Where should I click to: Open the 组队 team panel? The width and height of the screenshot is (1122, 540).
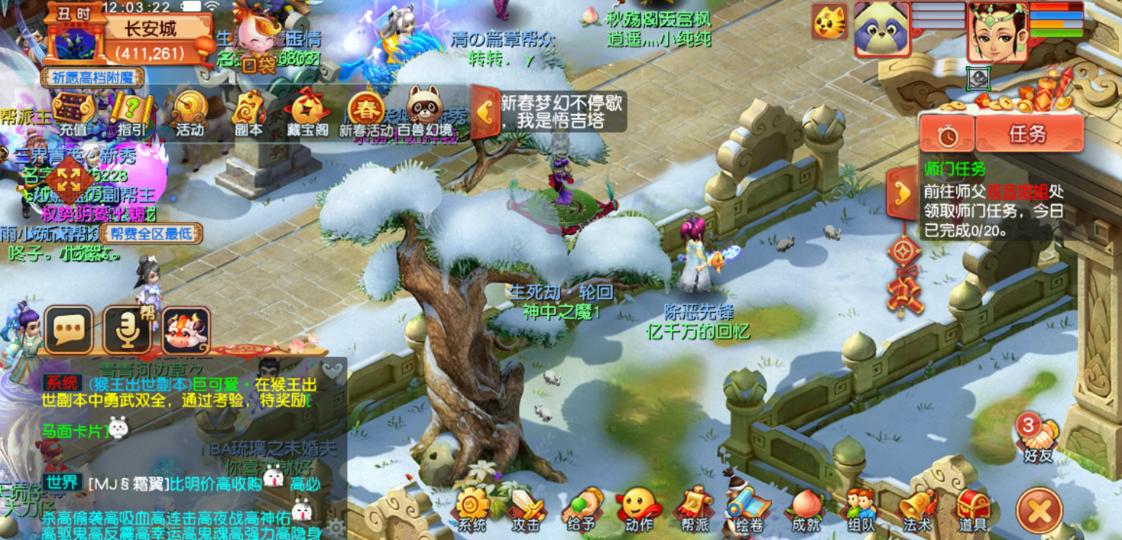click(861, 508)
